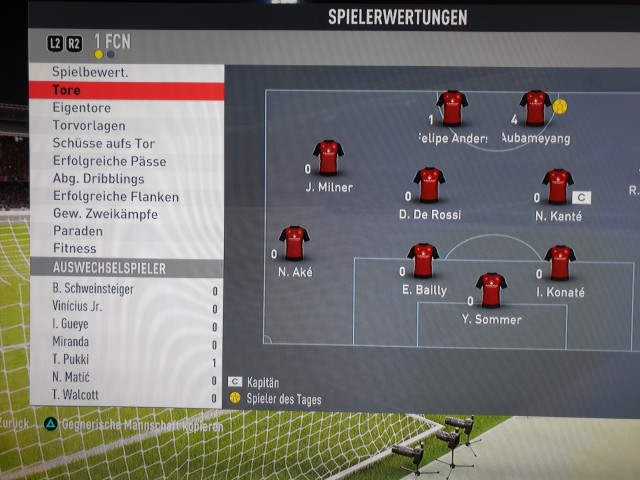Image resolution: width=640 pixels, height=480 pixels.
Task: Choose the Eigentore entry in the list
Action: click(82, 108)
